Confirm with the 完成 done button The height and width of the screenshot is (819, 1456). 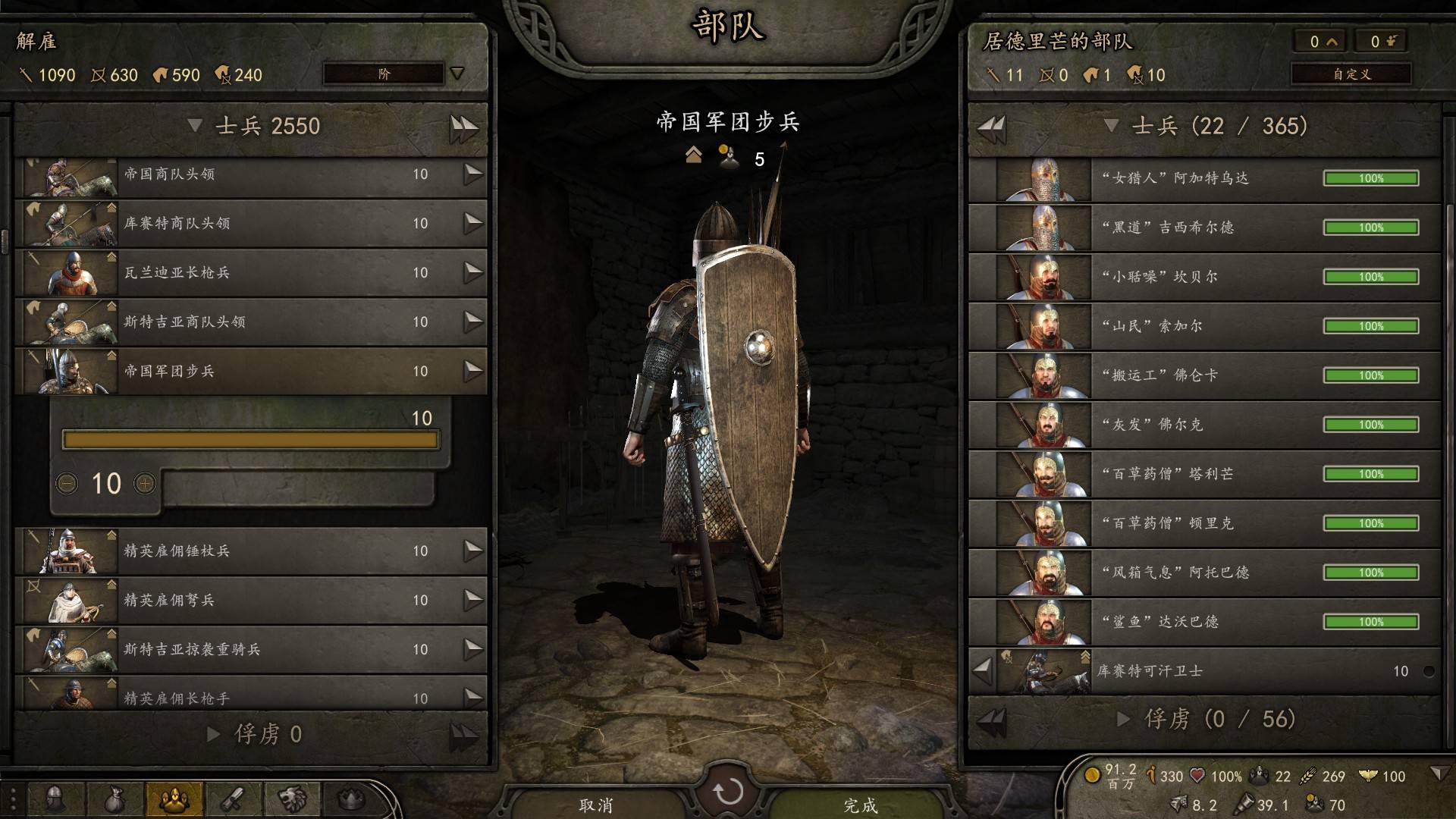click(x=861, y=804)
